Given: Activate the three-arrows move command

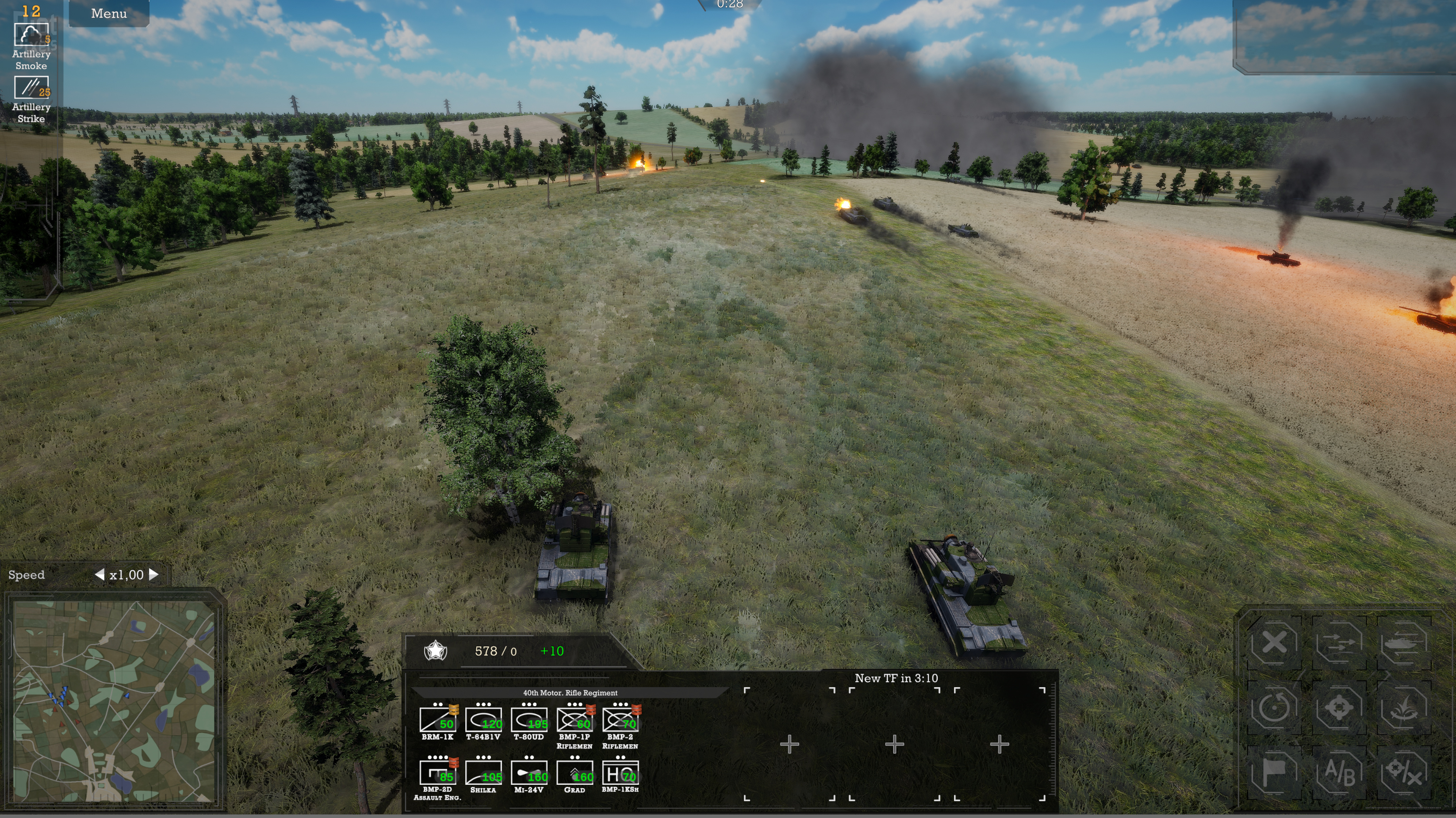Looking at the screenshot, I should (x=1339, y=643).
